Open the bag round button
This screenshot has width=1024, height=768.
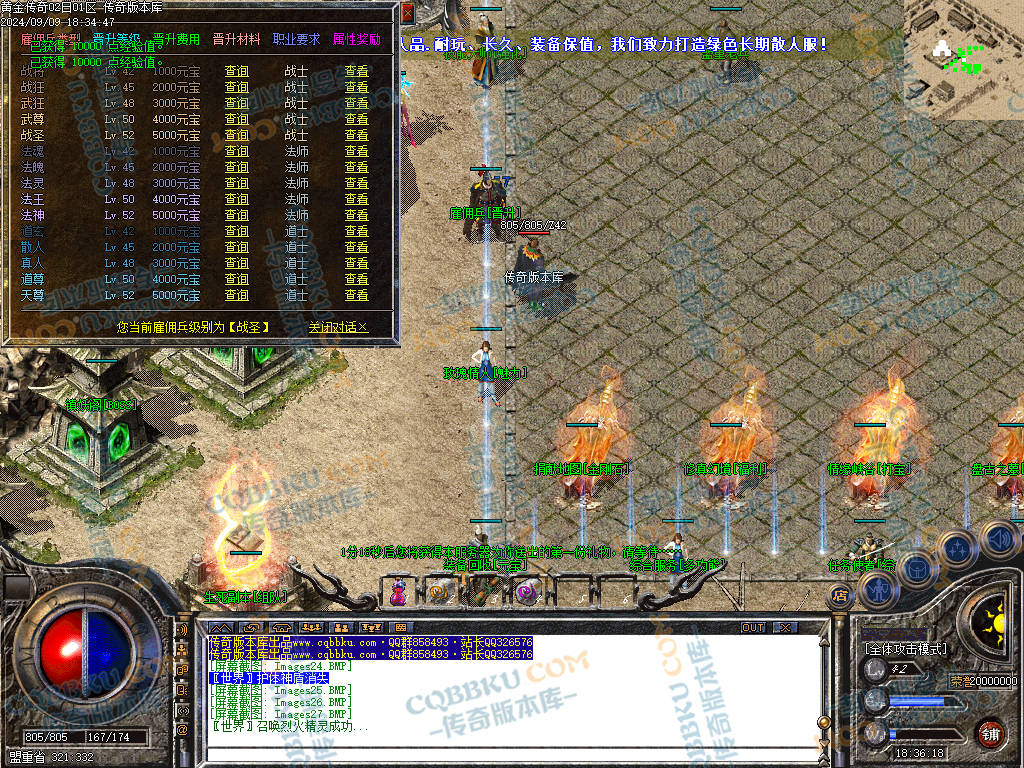tap(918, 568)
